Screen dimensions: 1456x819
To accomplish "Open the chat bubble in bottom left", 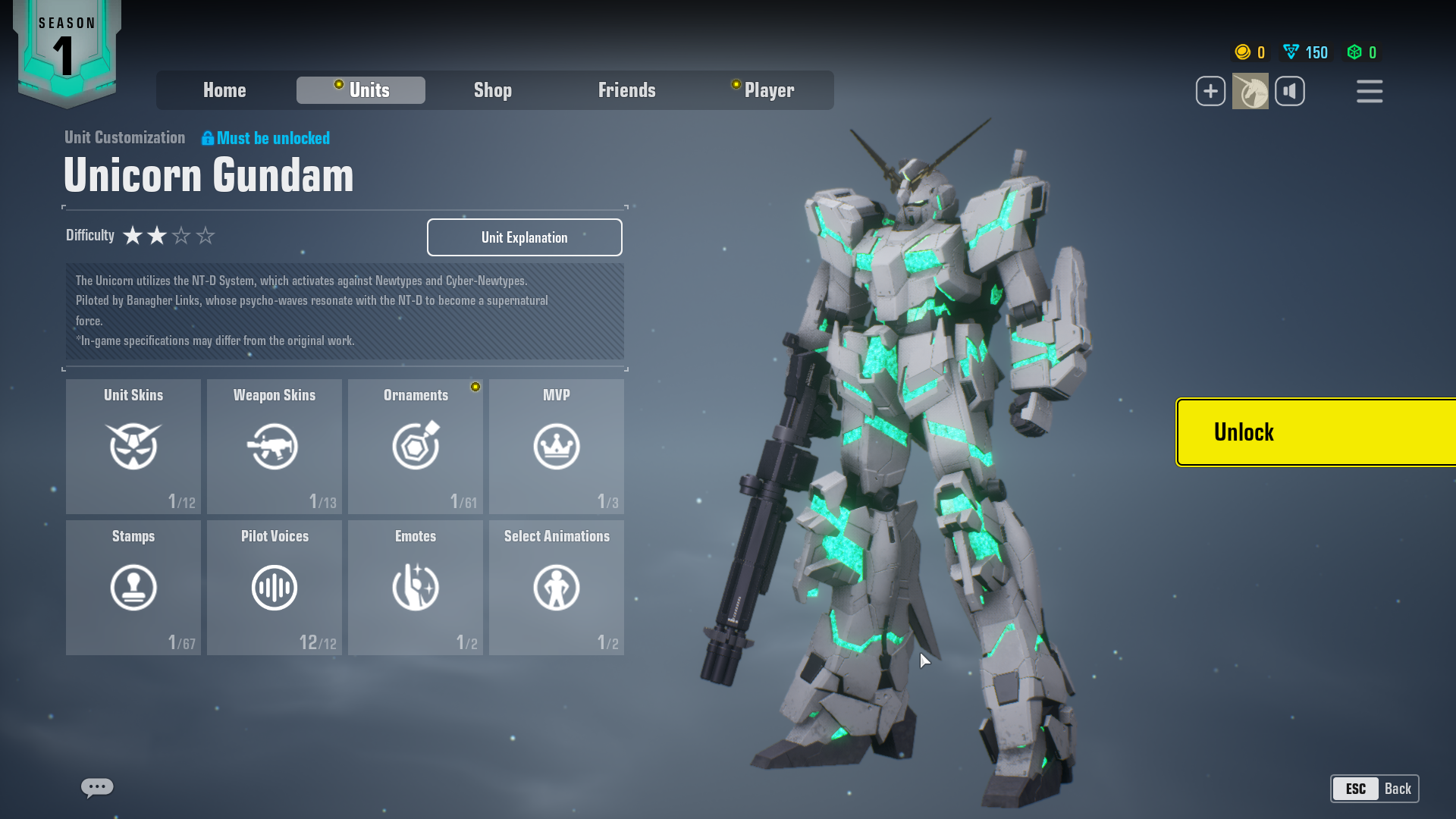I will point(96,788).
